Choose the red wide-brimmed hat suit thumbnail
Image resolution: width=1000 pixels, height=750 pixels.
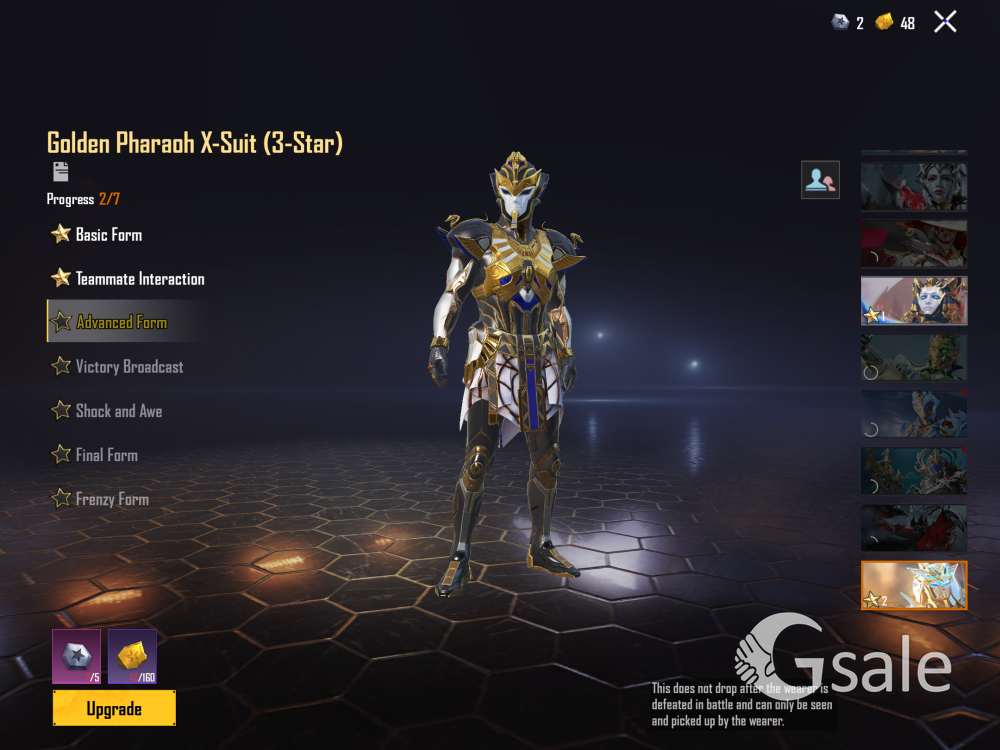pyautogui.click(x=914, y=244)
